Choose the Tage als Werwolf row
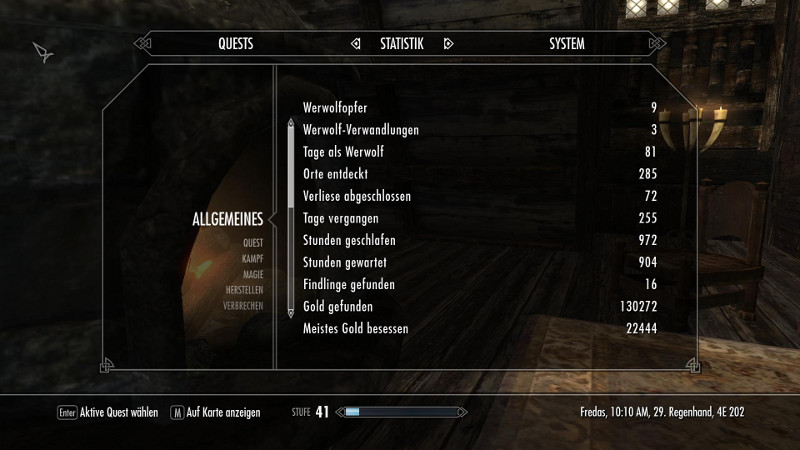Viewport: 800px width, 450px height. pos(480,152)
